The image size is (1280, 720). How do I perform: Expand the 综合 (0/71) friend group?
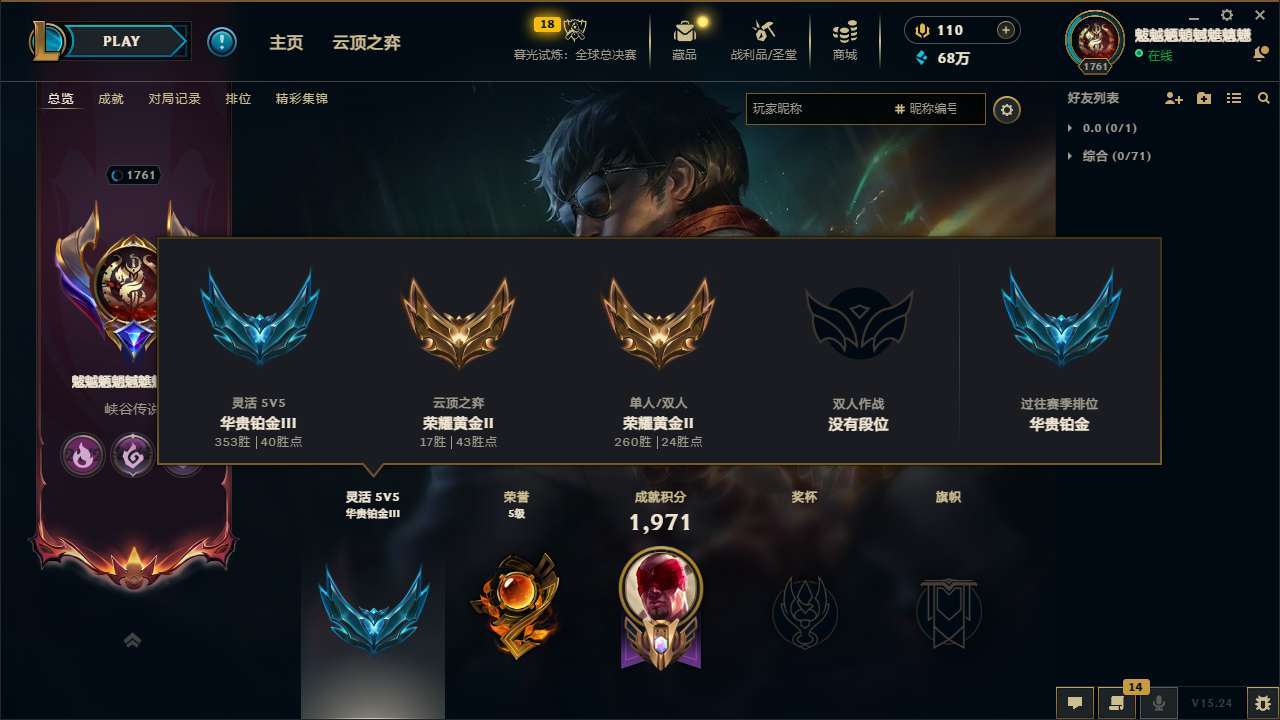click(1108, 156)
